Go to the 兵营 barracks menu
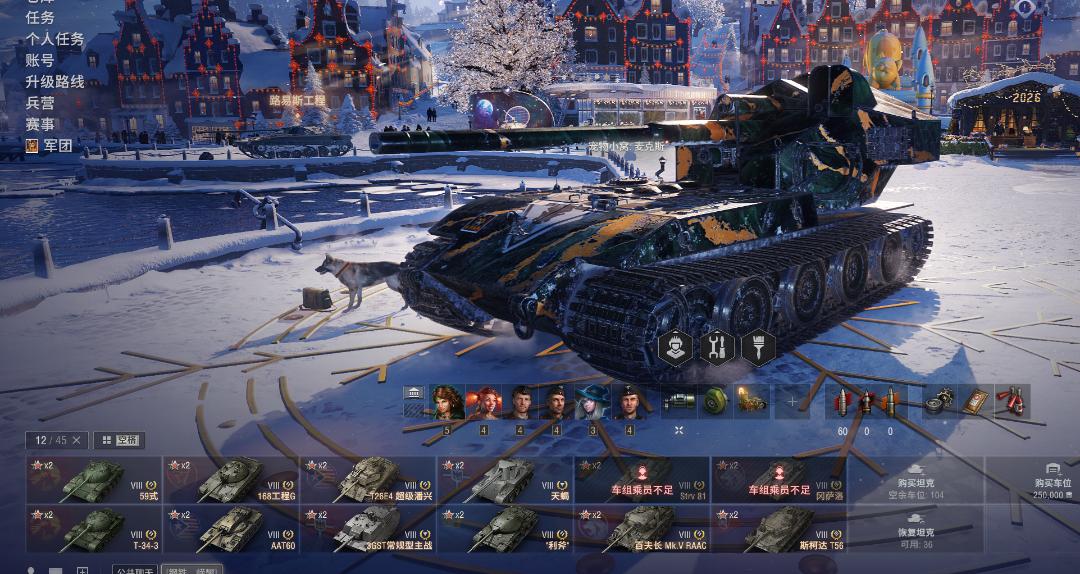Image resolution: width=1080 pixels, height=574 pixels. click(x=40, y=102)
